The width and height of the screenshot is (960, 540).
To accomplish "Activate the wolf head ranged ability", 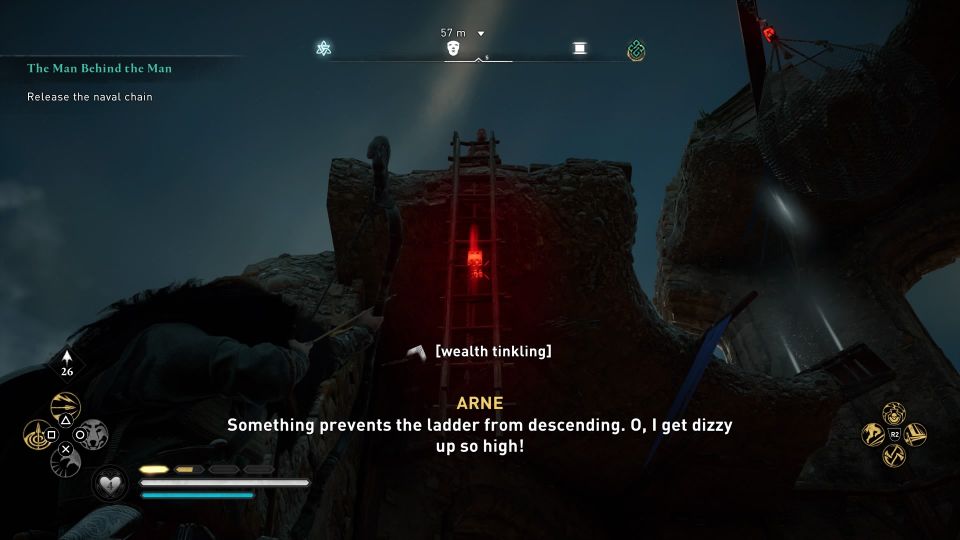I will pyautogui.click(x=93, y=434).
